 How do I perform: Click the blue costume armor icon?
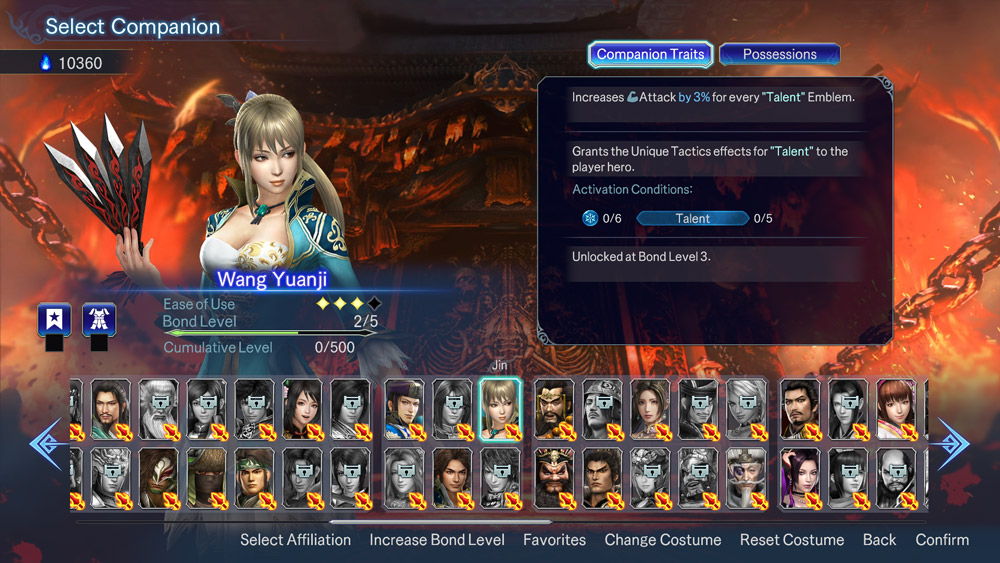99,320
